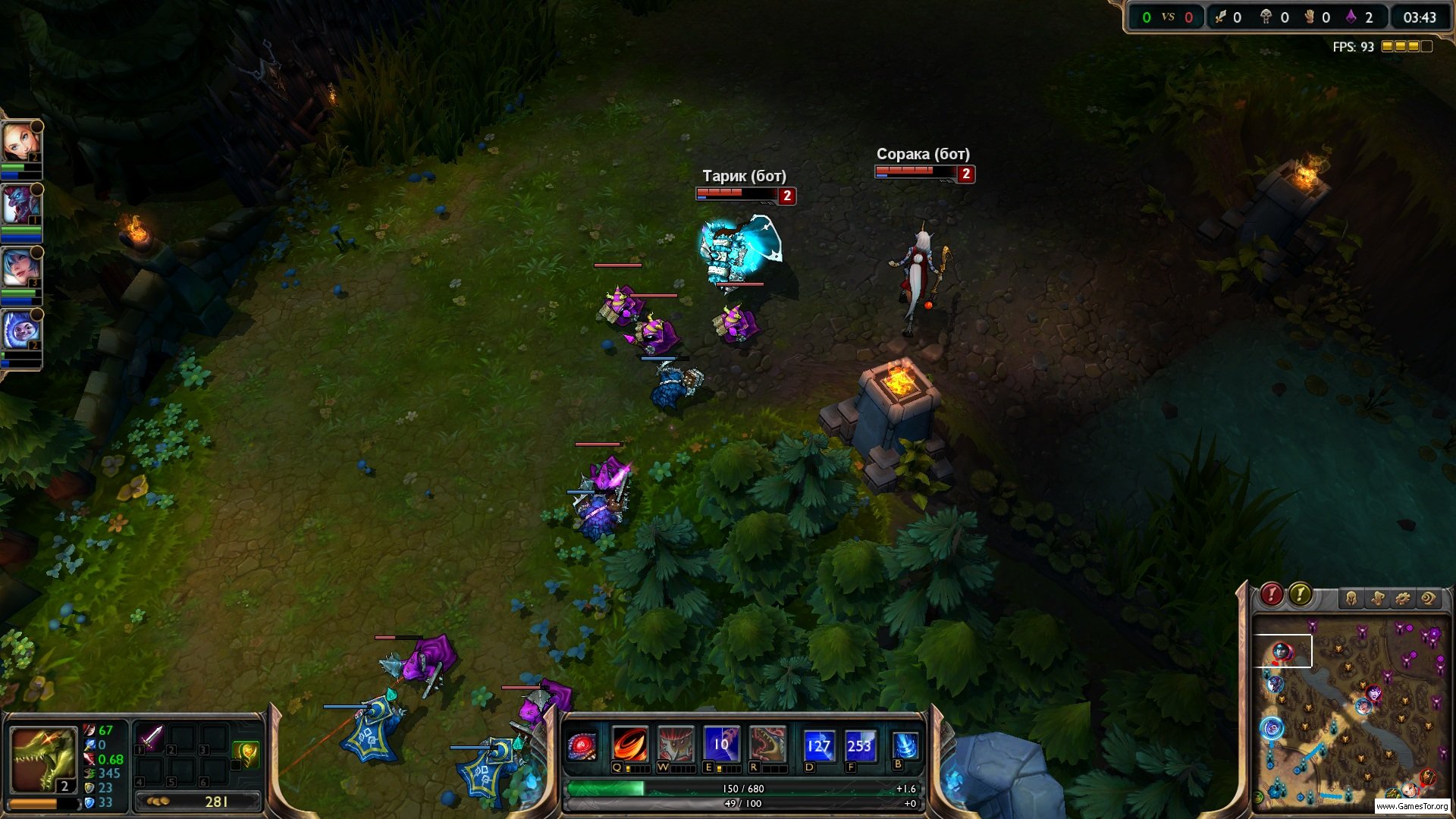Select the blue troll ally portrait
Screen dimensions: 1456x819
point(20,205)
